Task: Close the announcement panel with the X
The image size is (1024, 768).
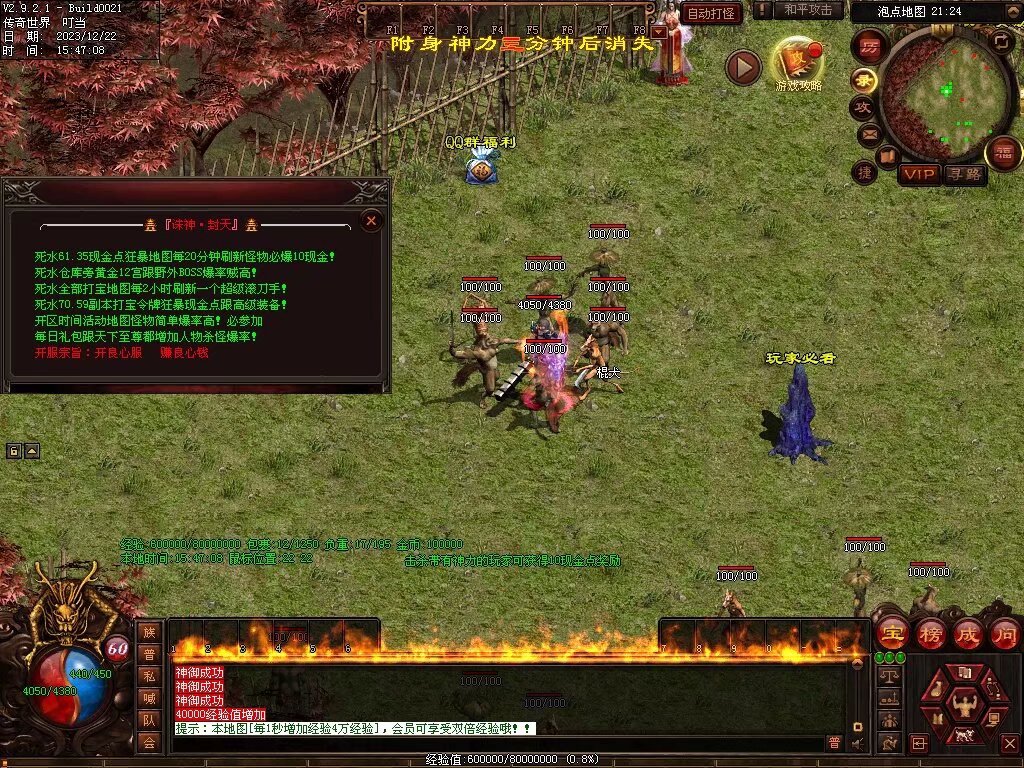Action: click(371, 220)
